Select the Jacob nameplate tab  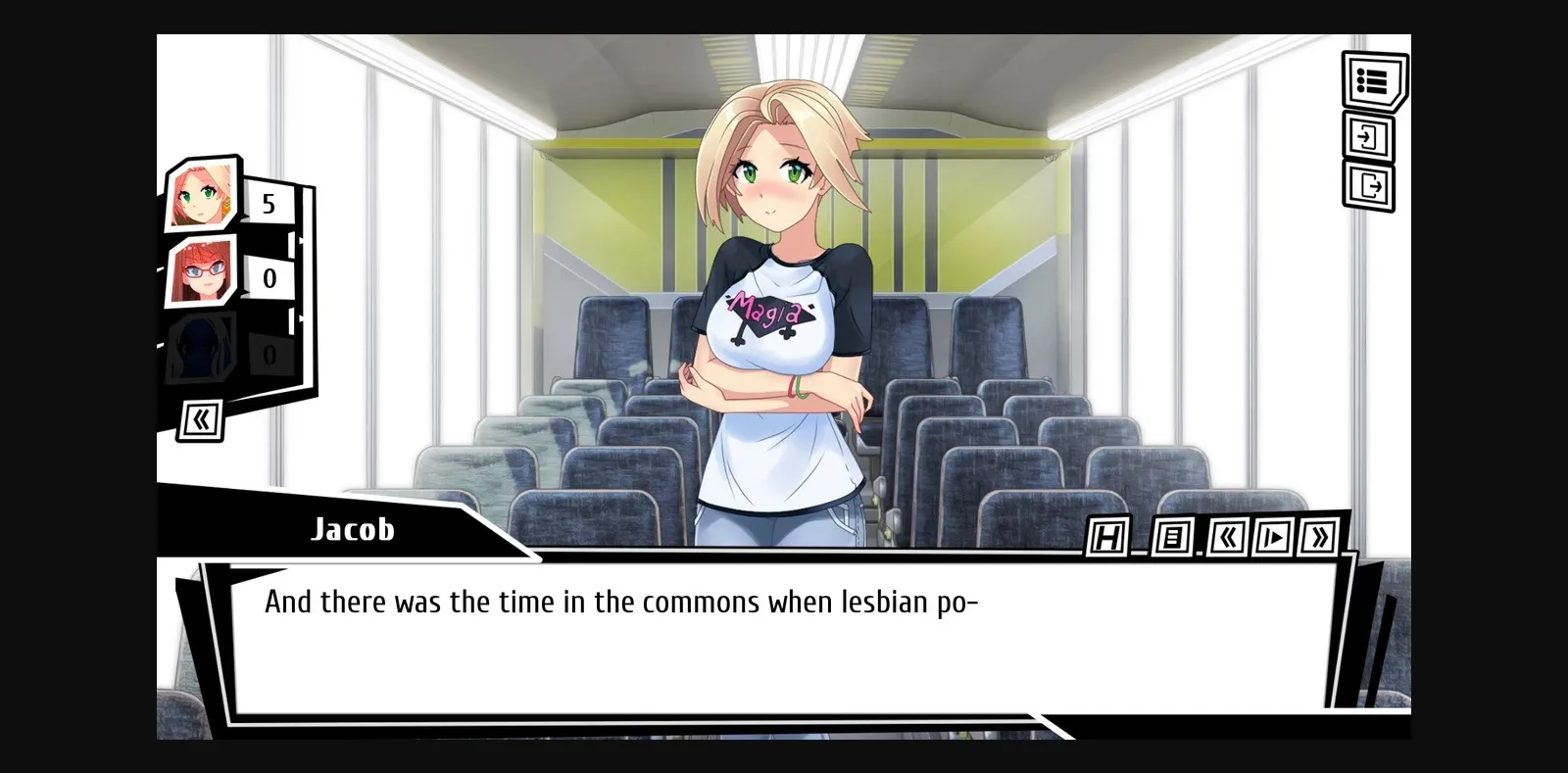[x=351, y=529]
